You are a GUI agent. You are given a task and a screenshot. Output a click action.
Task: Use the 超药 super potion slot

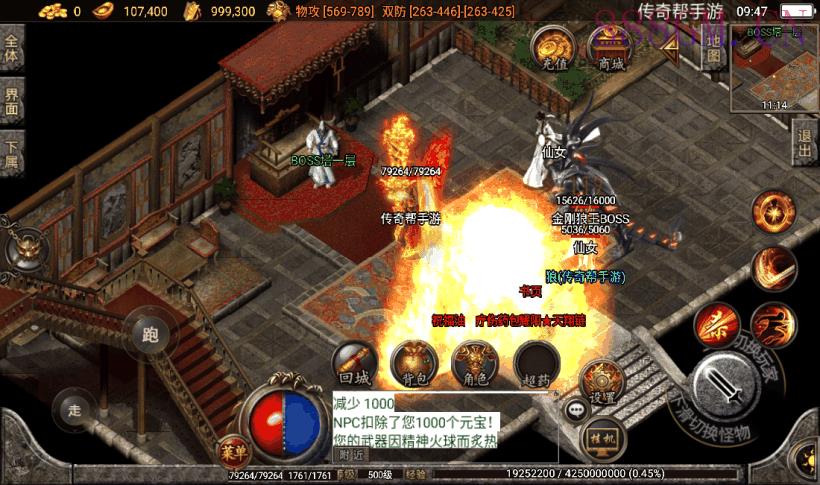pyautogui.click(x=536, y=364)
